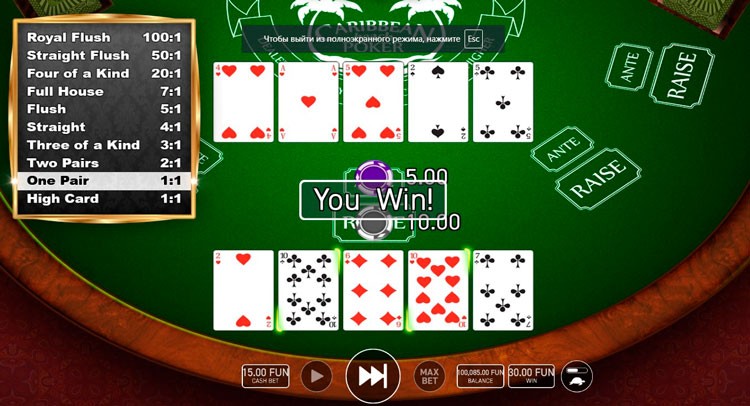The height and width of the screenshot is (406, 750).
Task: Click the small play arrow button
Action: 317,376
